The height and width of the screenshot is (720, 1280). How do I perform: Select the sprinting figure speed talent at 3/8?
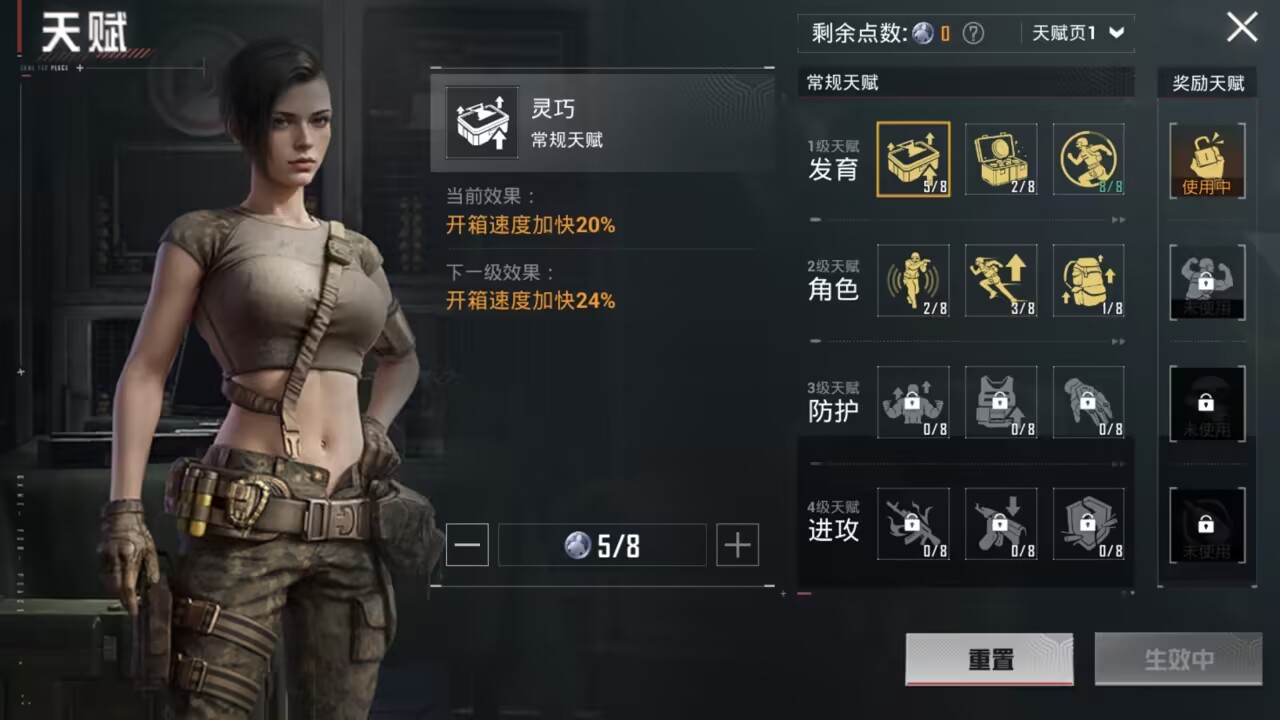(1001, 281)
